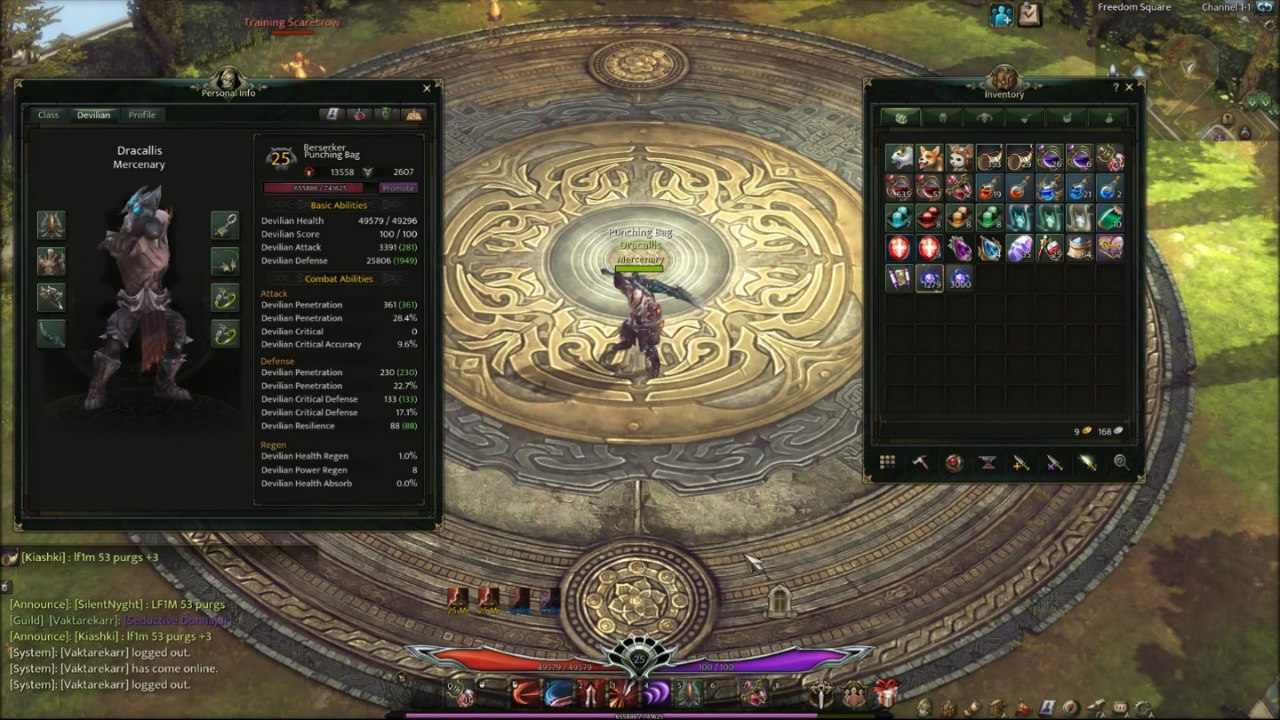The height and width of the screenshot is (720, 1280).
Task: Close the Personal Info window
Action: 427,88
